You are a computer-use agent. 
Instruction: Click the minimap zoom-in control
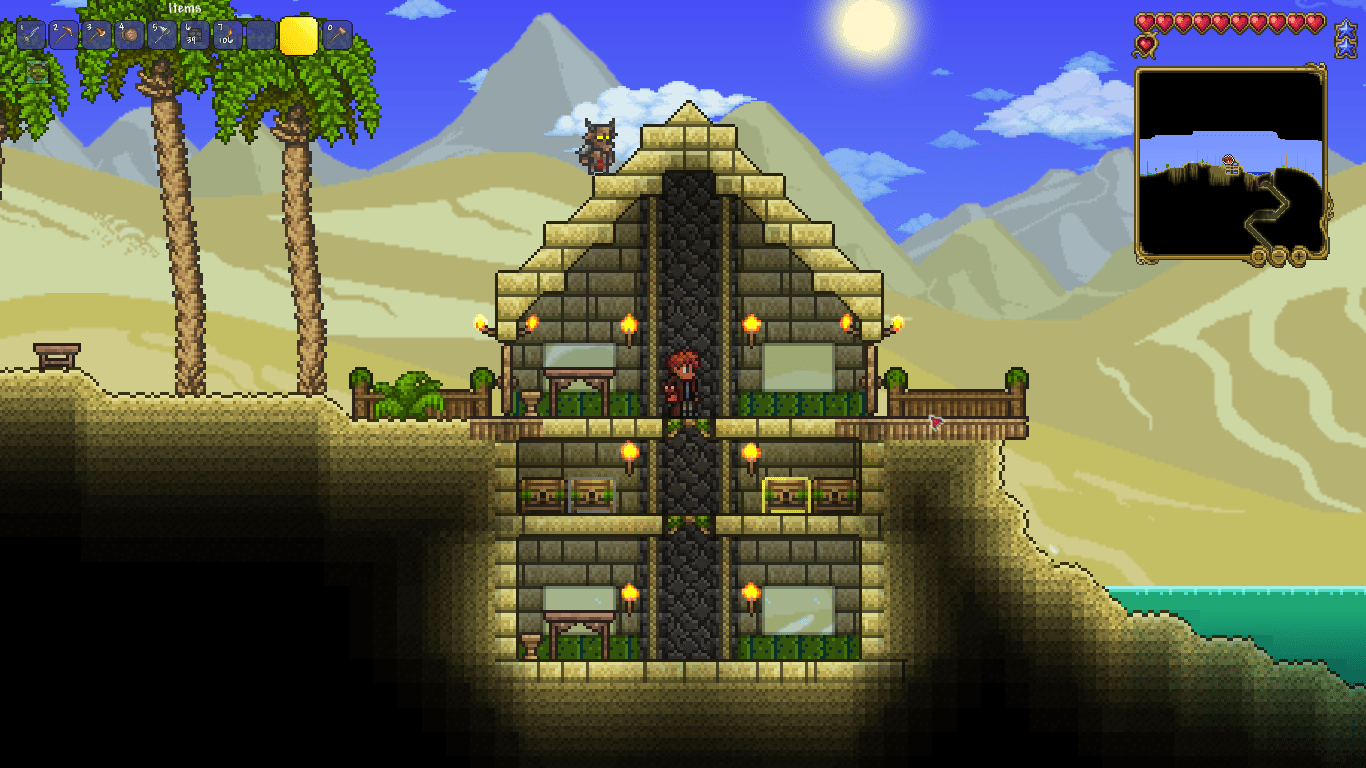coord(1298,256)
